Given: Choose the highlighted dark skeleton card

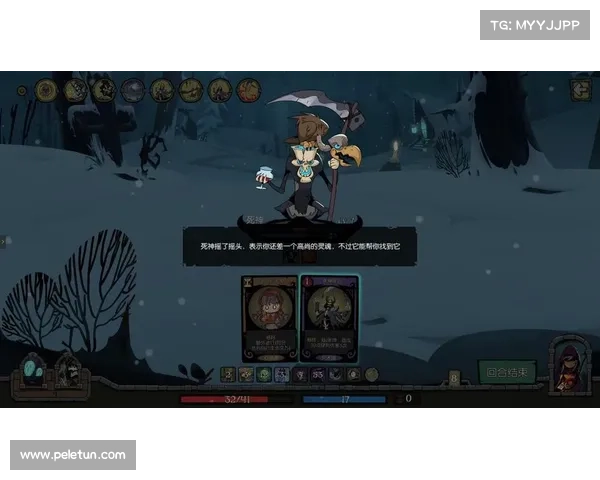Looking at the screenshot, I should [x=329, y=317].
